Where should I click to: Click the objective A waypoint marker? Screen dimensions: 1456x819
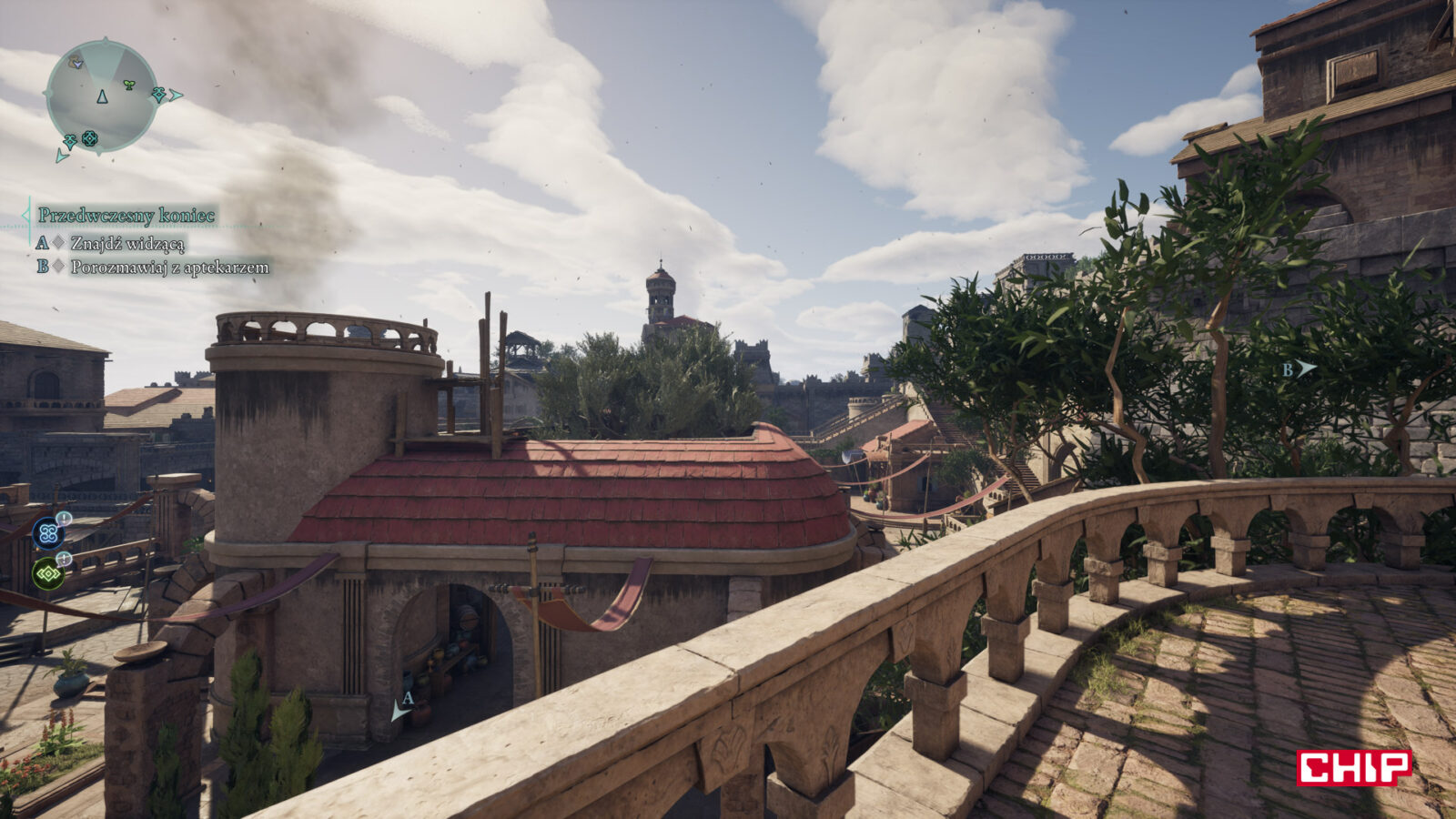402,706
